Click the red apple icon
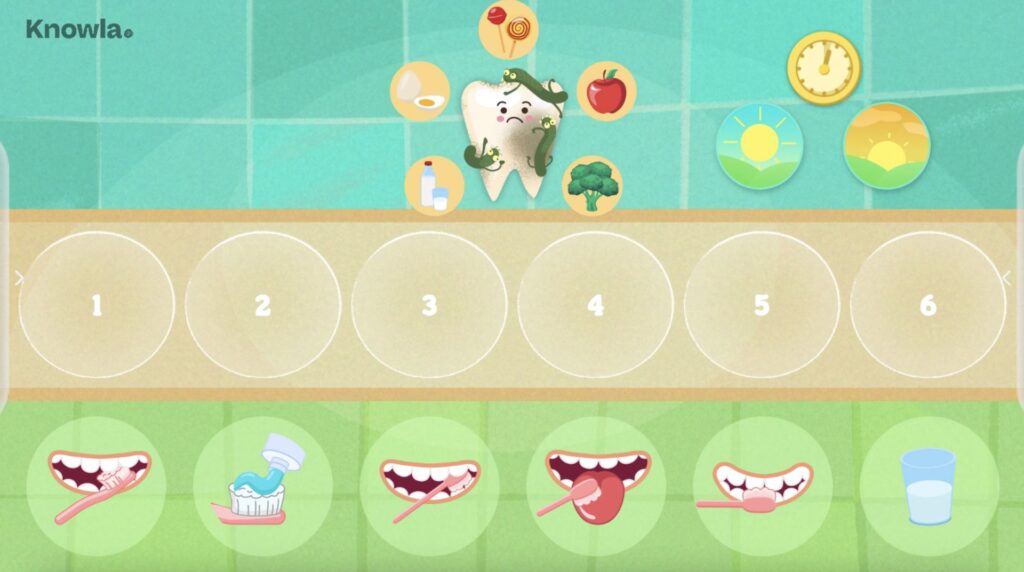1024x572 pixels. point(606,92)
